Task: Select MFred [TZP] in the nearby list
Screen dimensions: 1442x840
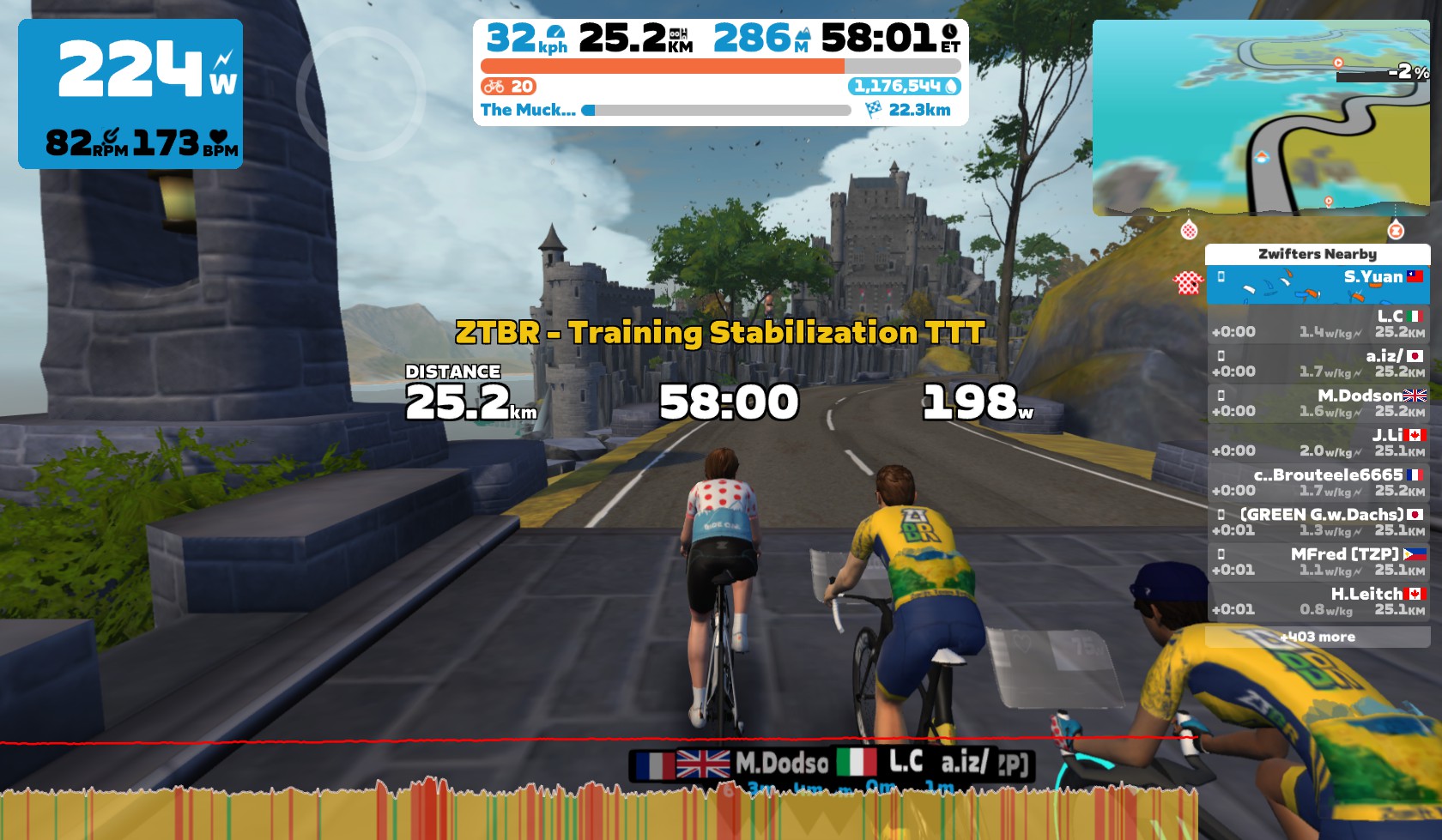Action: [1318, 561]
